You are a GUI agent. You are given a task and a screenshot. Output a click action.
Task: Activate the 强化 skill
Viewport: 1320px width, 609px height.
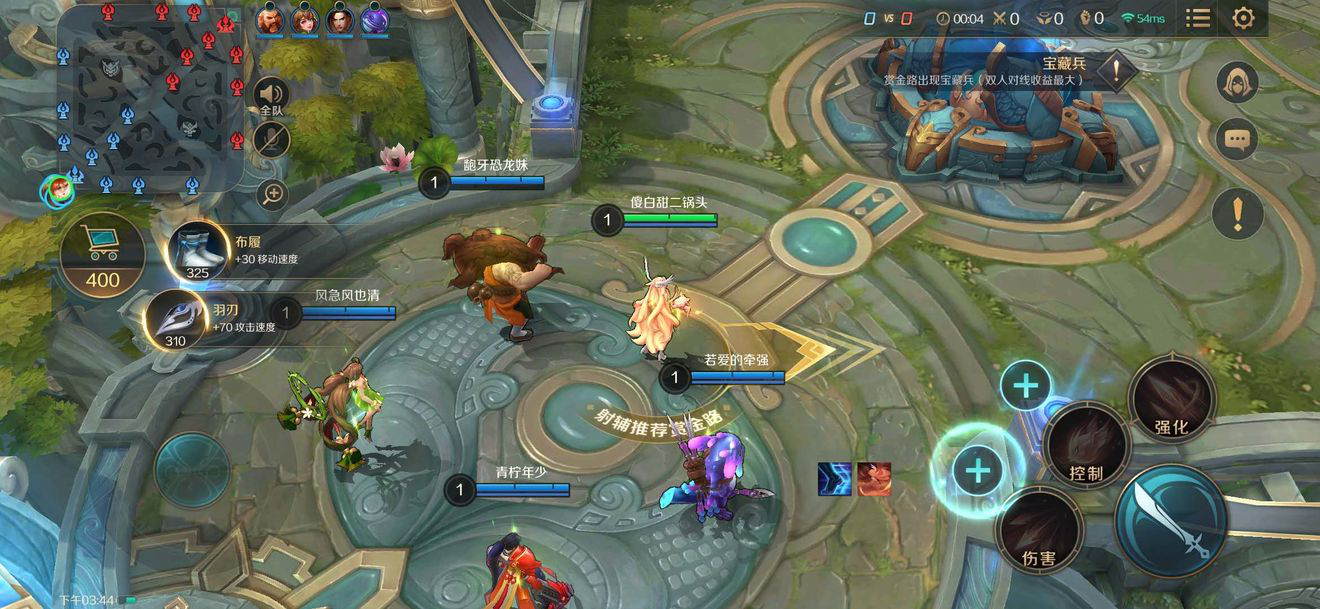[1171, 400]
